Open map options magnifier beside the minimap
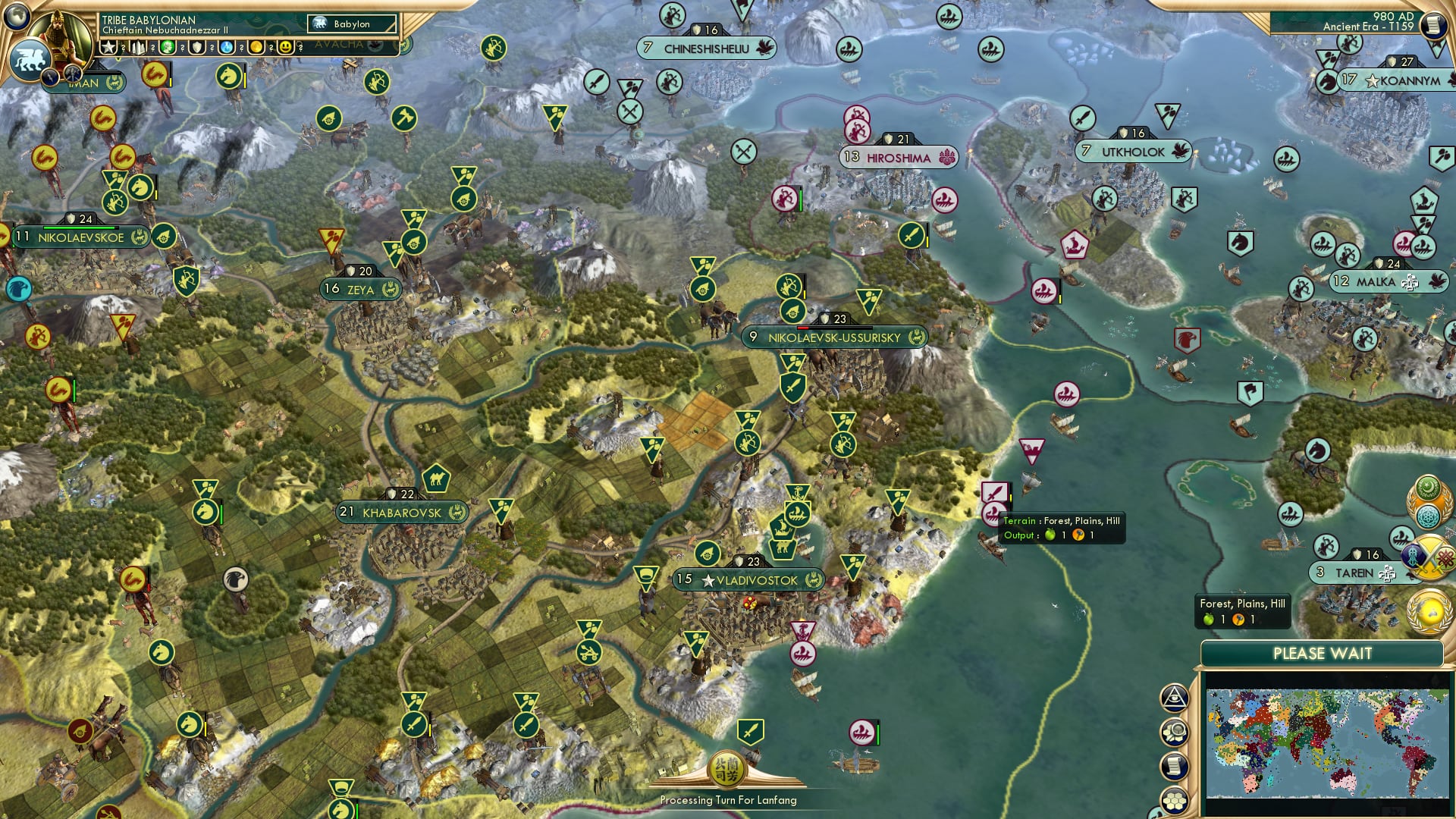This screenshot has height=819, width=1456. (x=1175, y=731)
